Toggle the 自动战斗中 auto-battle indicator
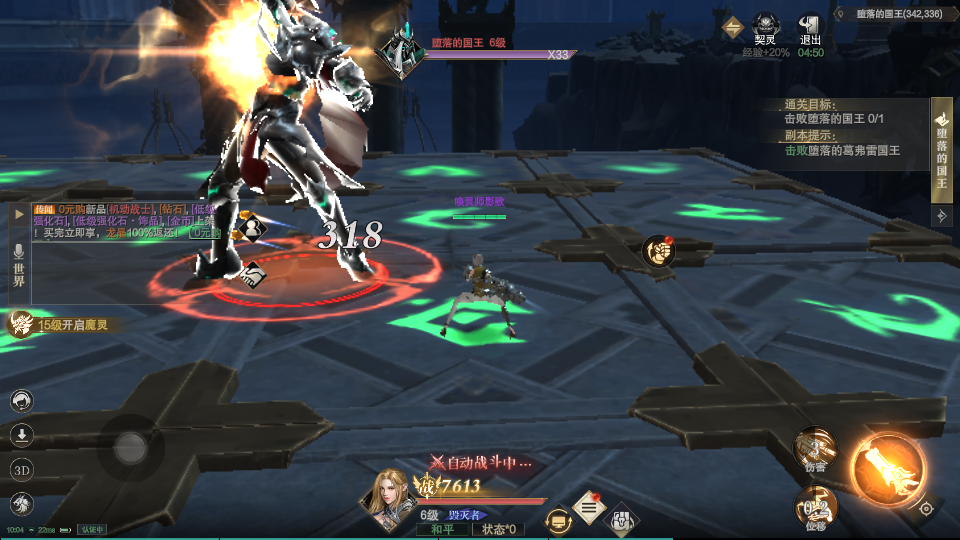This screenshot has height=540, width=960. coord(480,463)
